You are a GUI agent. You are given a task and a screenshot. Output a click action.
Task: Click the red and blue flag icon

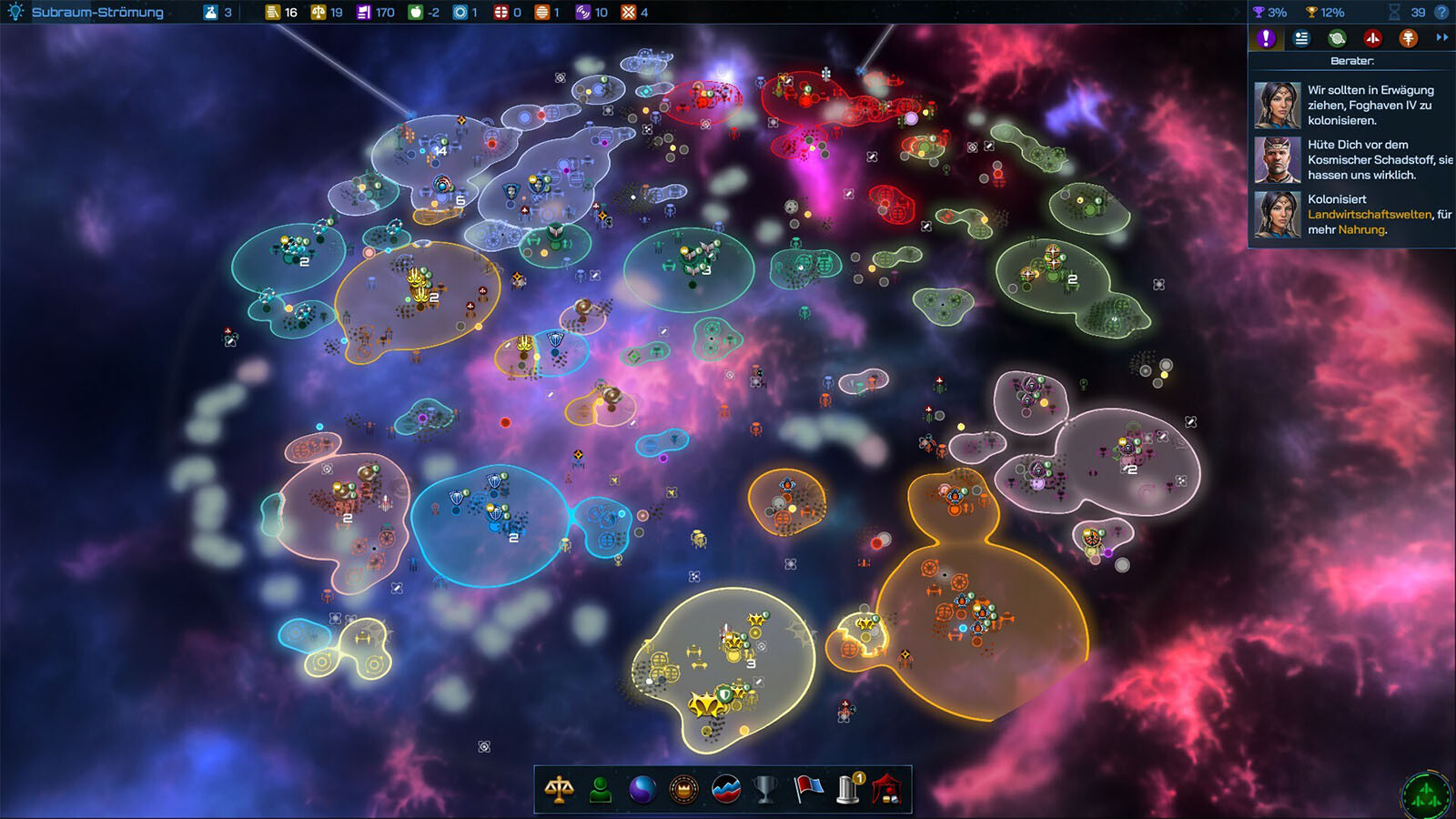click(x=807, y=789)
